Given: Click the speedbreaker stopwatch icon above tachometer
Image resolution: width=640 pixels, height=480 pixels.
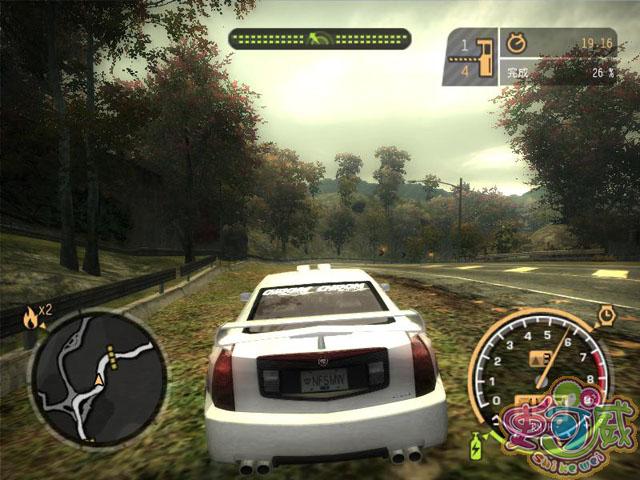Looking at the screenshot, I should coord(606,316).
